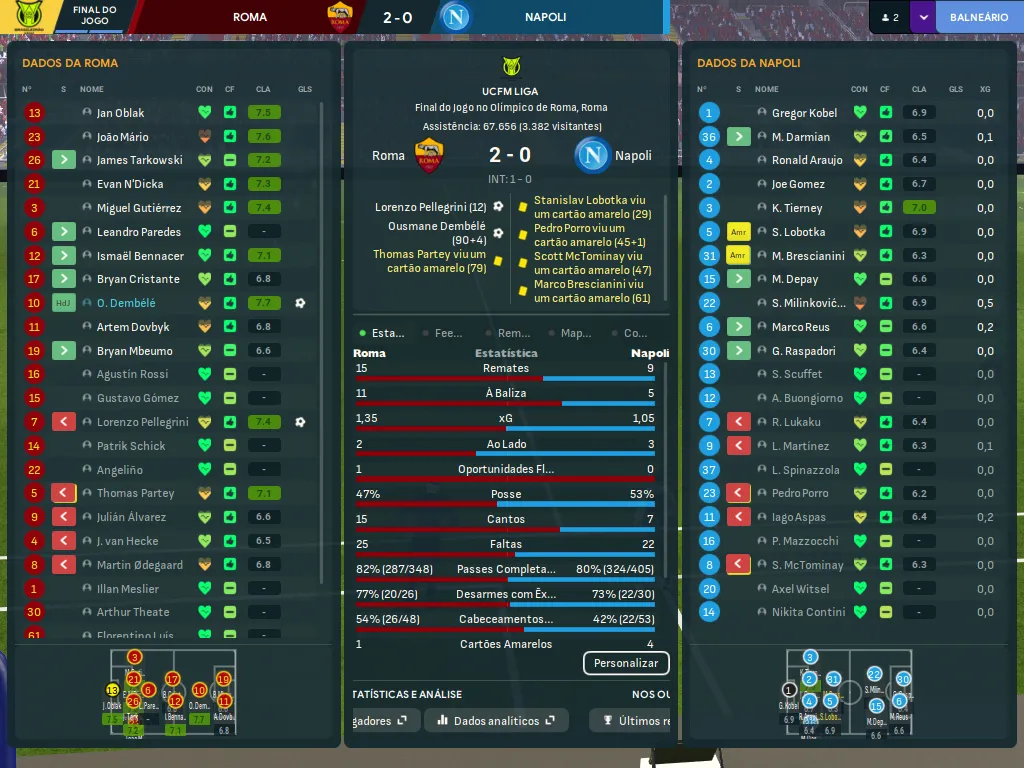Viewport: 1024px width, 768px height.
Task: Select Gregor Kobel in Napoli list
Action: (804, 113)
